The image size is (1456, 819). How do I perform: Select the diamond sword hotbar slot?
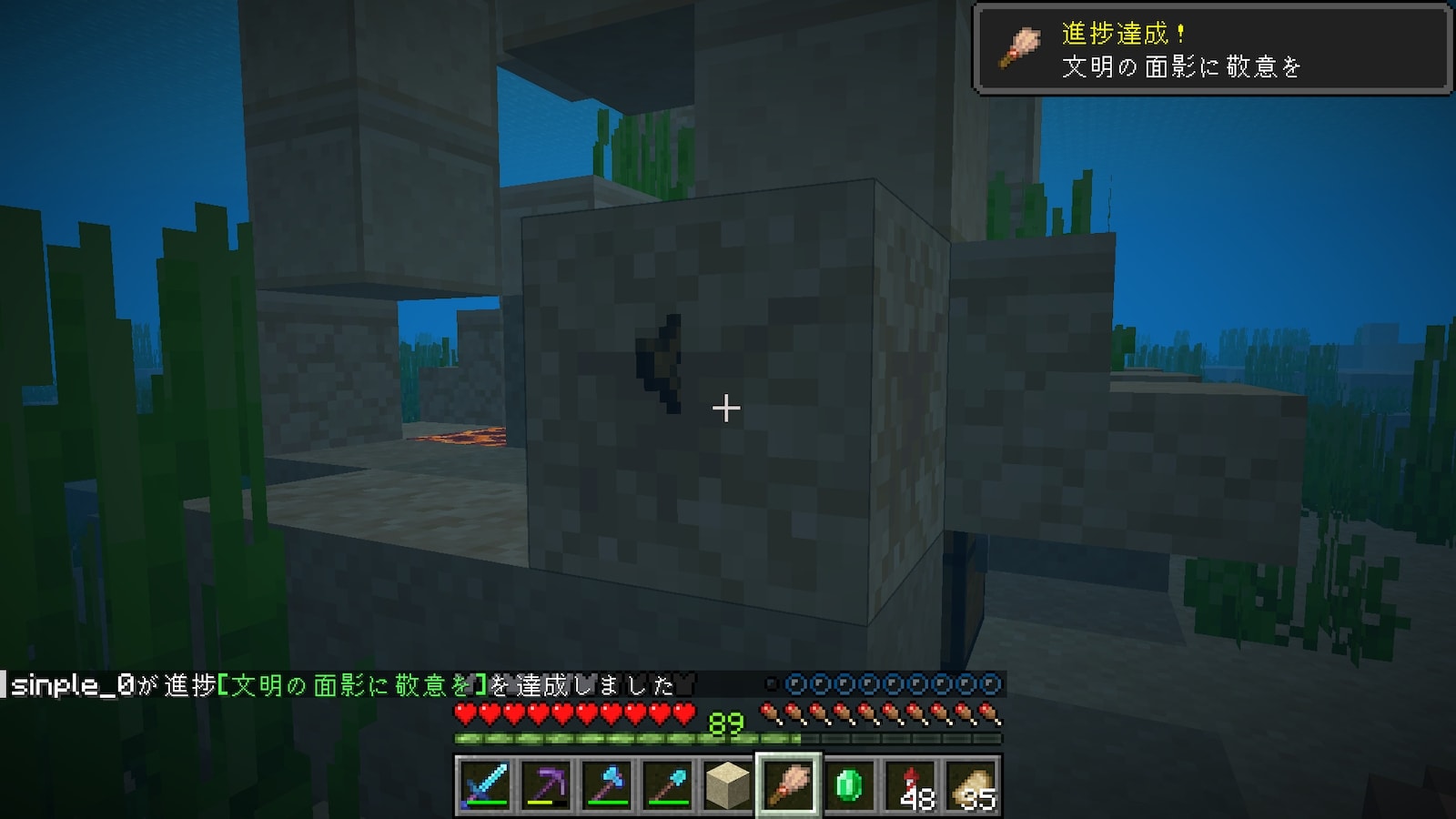point(485,784)
